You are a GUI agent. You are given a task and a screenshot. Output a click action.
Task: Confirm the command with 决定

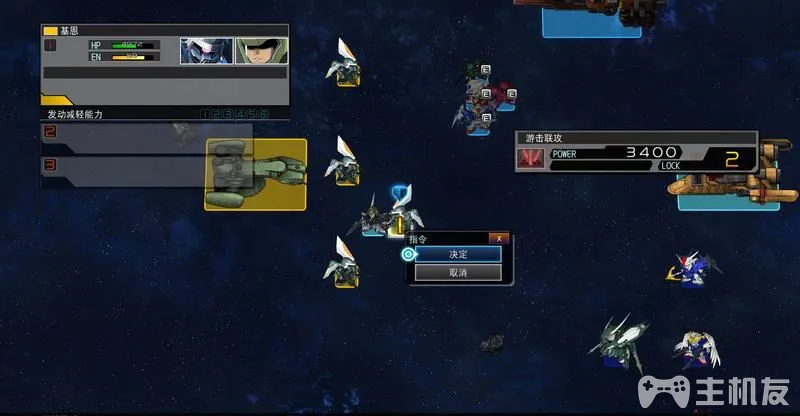pyautogui.click(x=458, y=254)
